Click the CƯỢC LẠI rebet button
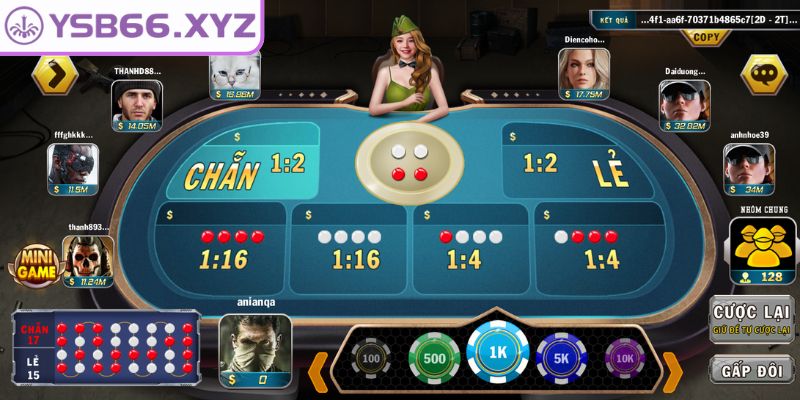800x400 pixels. click(751, 320)
